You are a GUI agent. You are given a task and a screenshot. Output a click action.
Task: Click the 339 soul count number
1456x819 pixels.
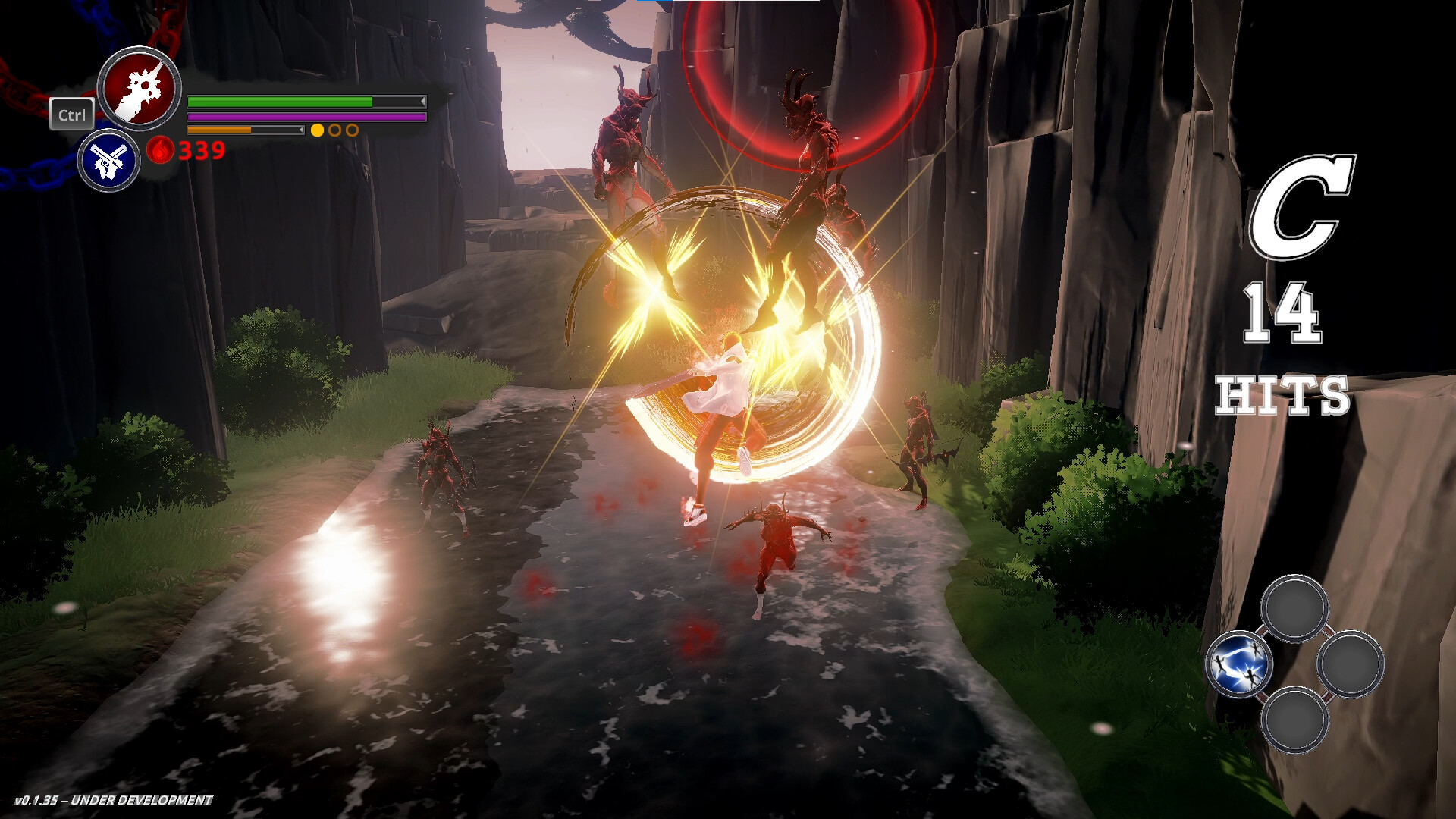(202, 152)
